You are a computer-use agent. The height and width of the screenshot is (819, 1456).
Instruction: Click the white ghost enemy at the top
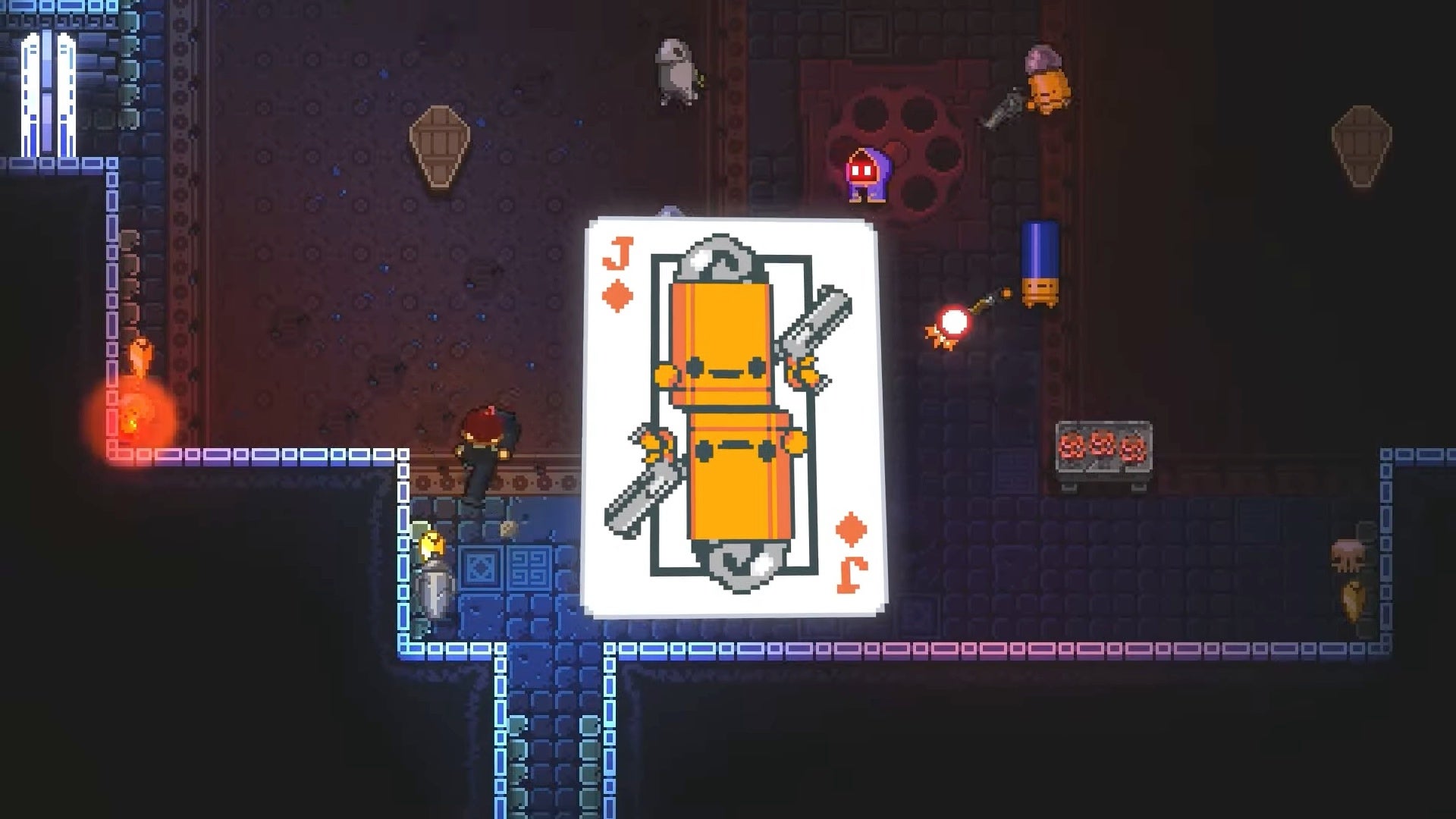[x=675, y=64]
